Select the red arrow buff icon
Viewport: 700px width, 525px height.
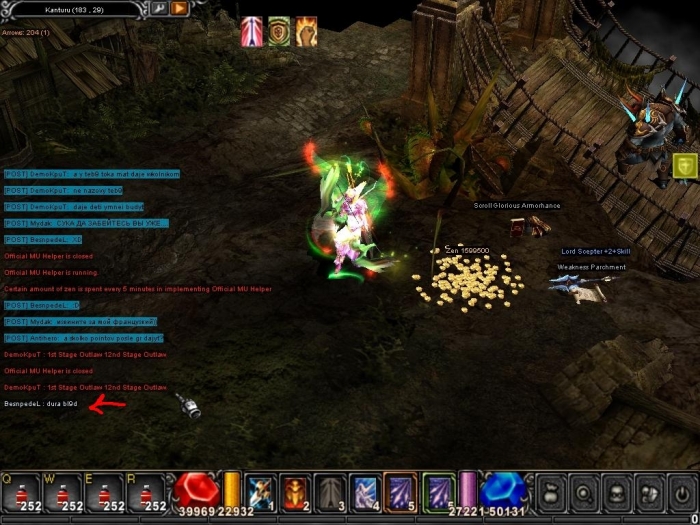point(252,31)
